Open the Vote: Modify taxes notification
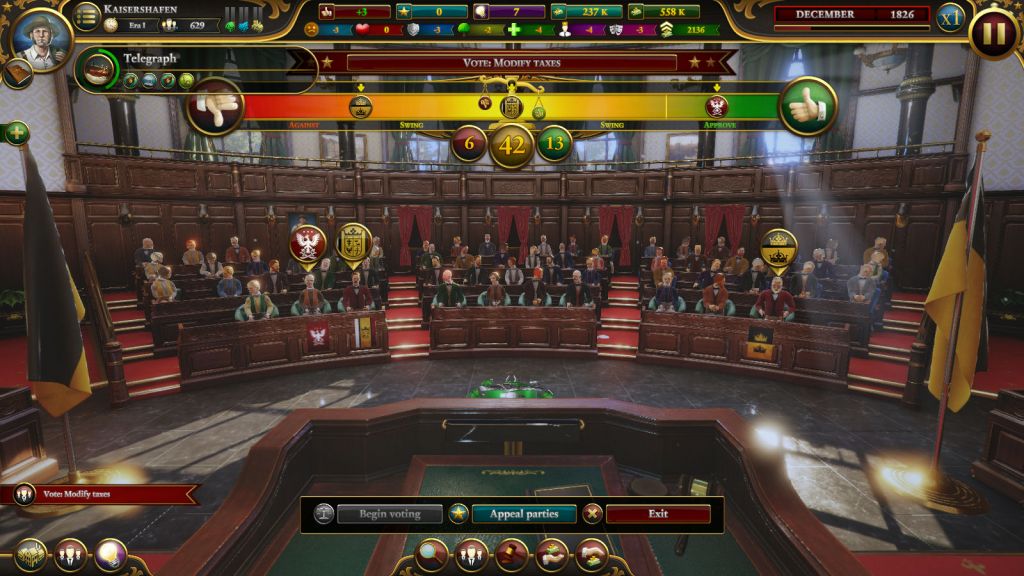The width and height of the screenshot is (1024, 576). click(x=100, y=494)
